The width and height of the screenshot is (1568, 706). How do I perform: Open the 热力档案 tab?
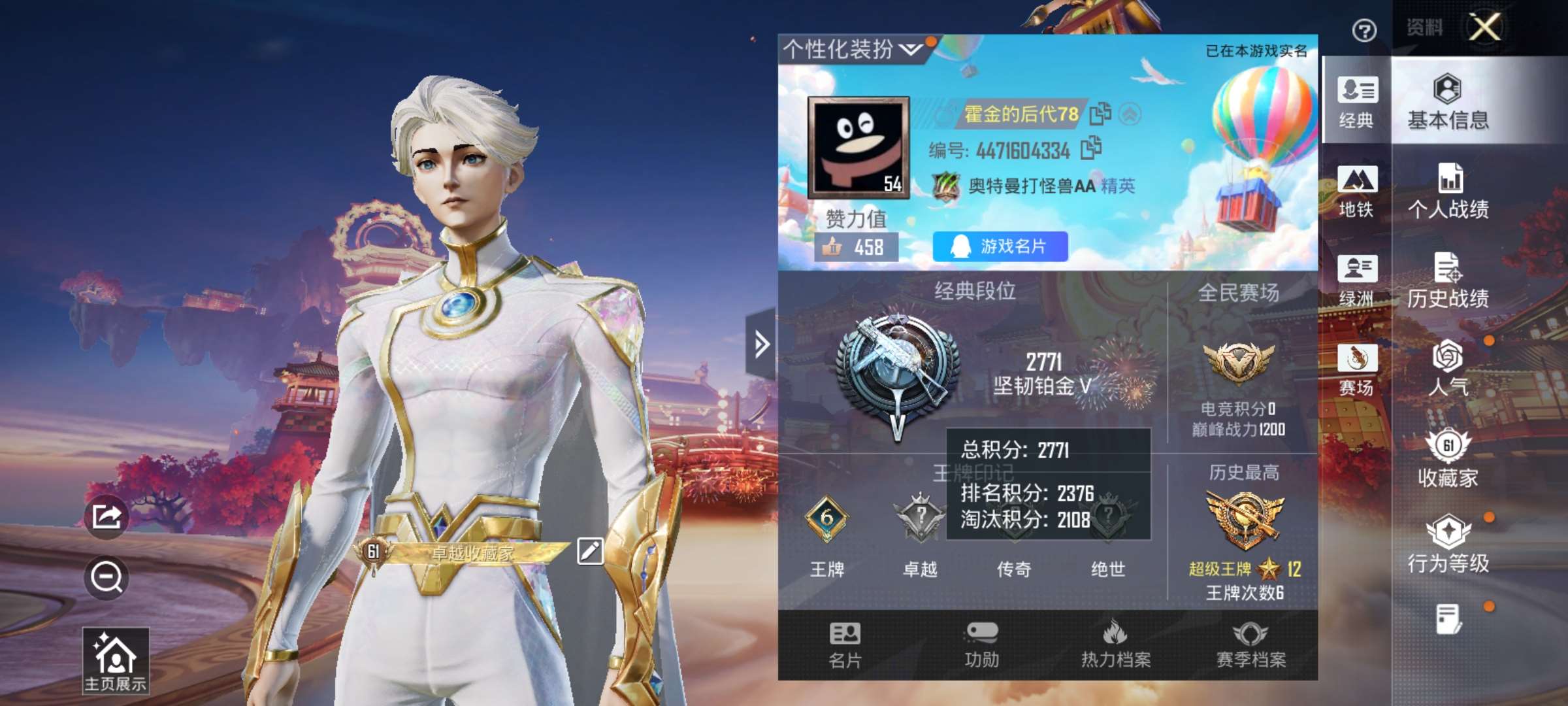(1116, 645)
